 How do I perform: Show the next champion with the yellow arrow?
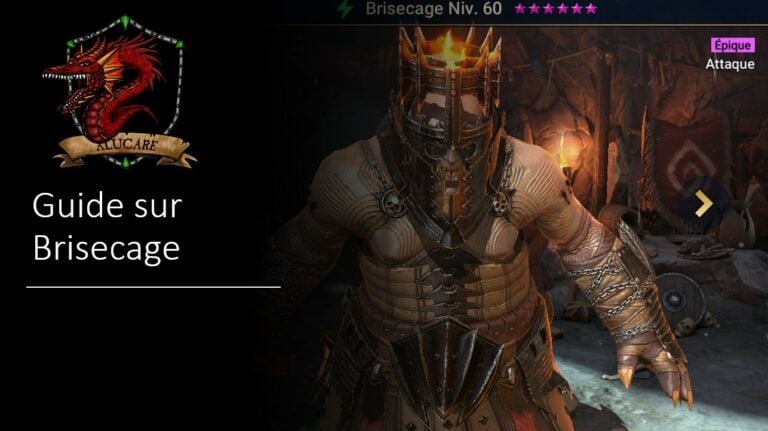pos(704,204)
